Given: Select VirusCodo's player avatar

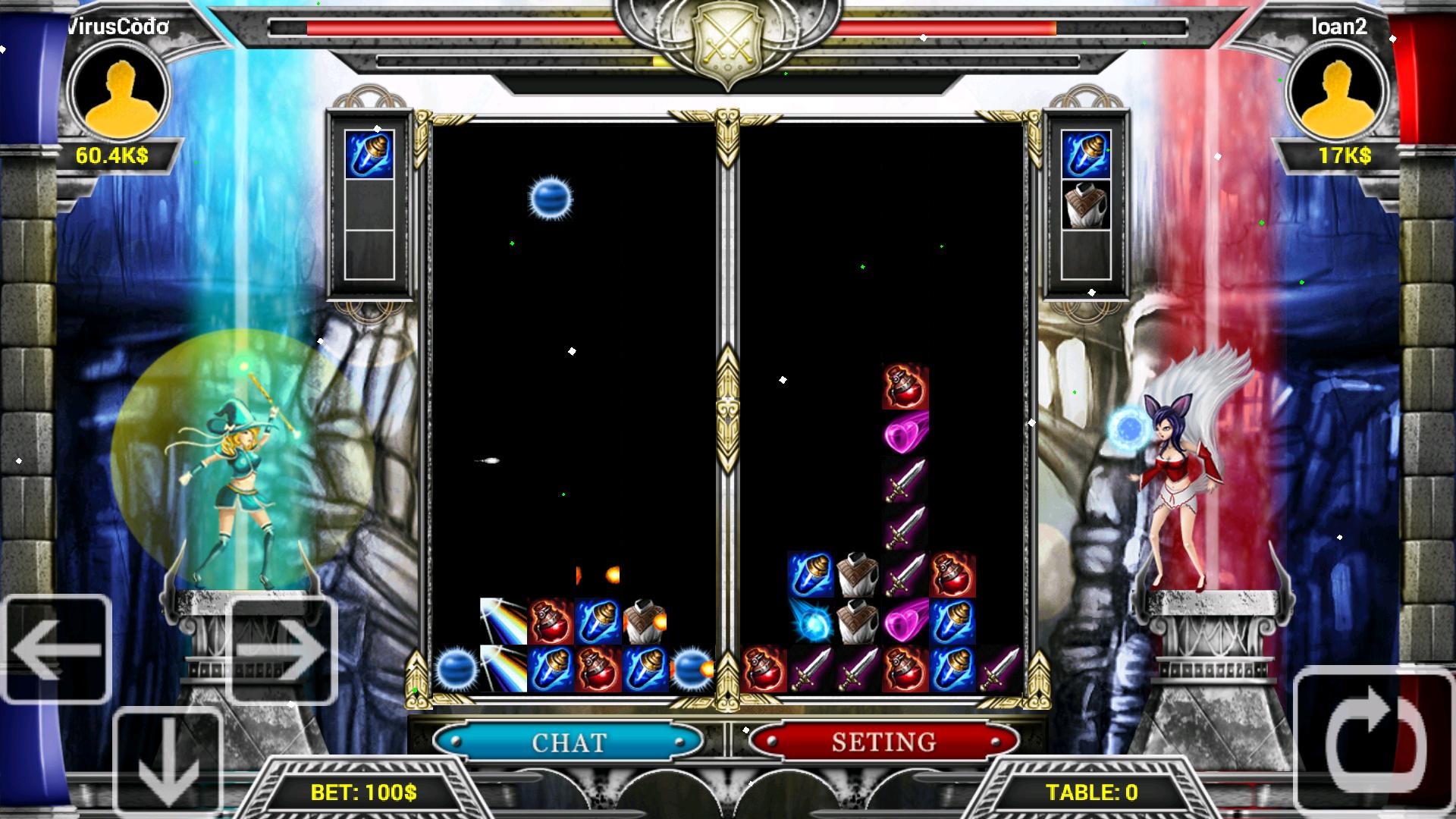Looking at the screenshot, I should click(120, 91).
